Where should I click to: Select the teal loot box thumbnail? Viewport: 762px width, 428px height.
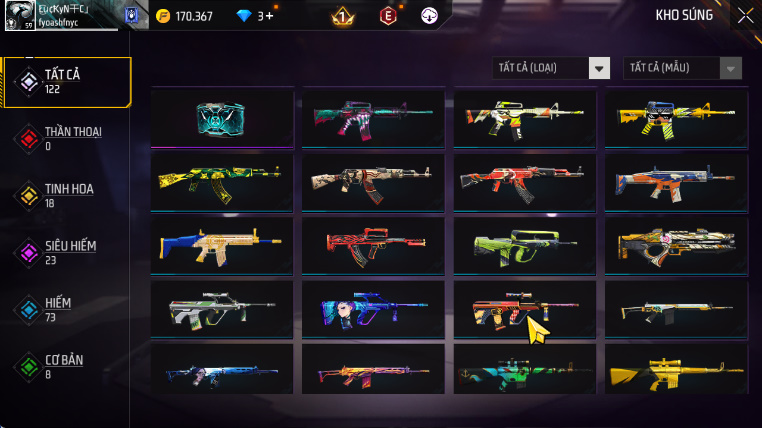[x=222, y=118]
